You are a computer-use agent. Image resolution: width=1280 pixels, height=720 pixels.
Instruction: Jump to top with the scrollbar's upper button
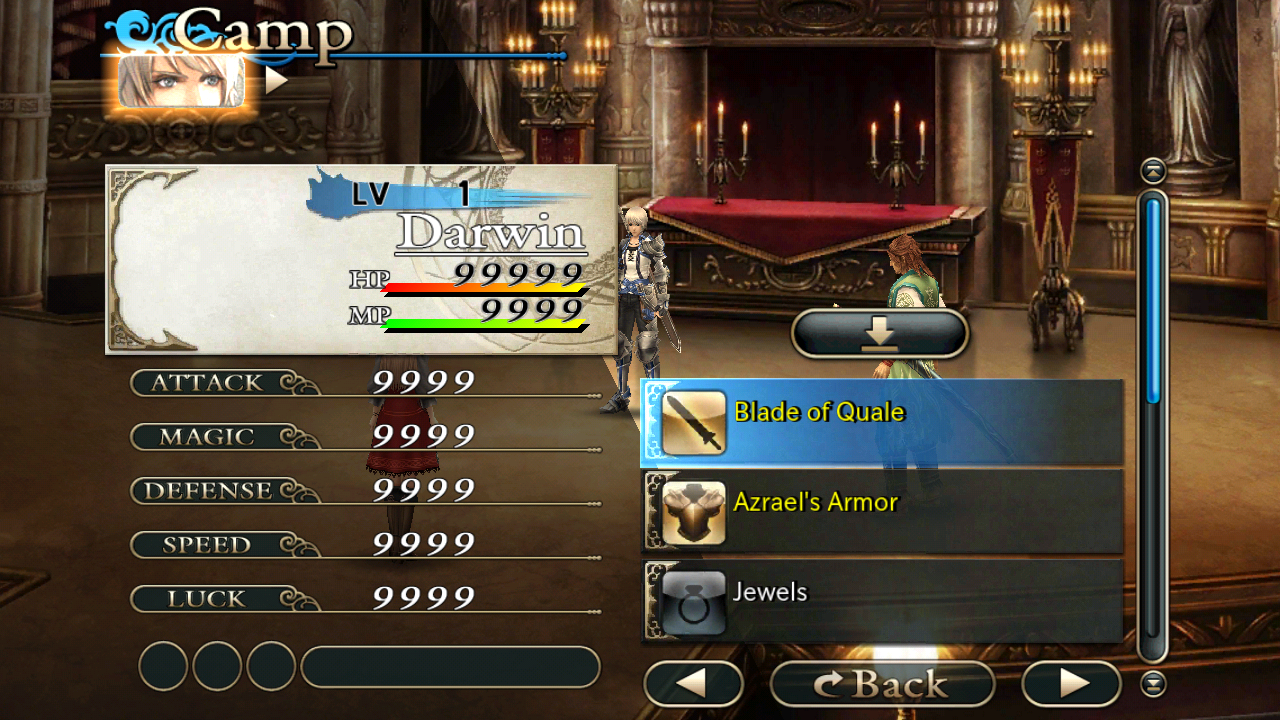(1153, 171)
